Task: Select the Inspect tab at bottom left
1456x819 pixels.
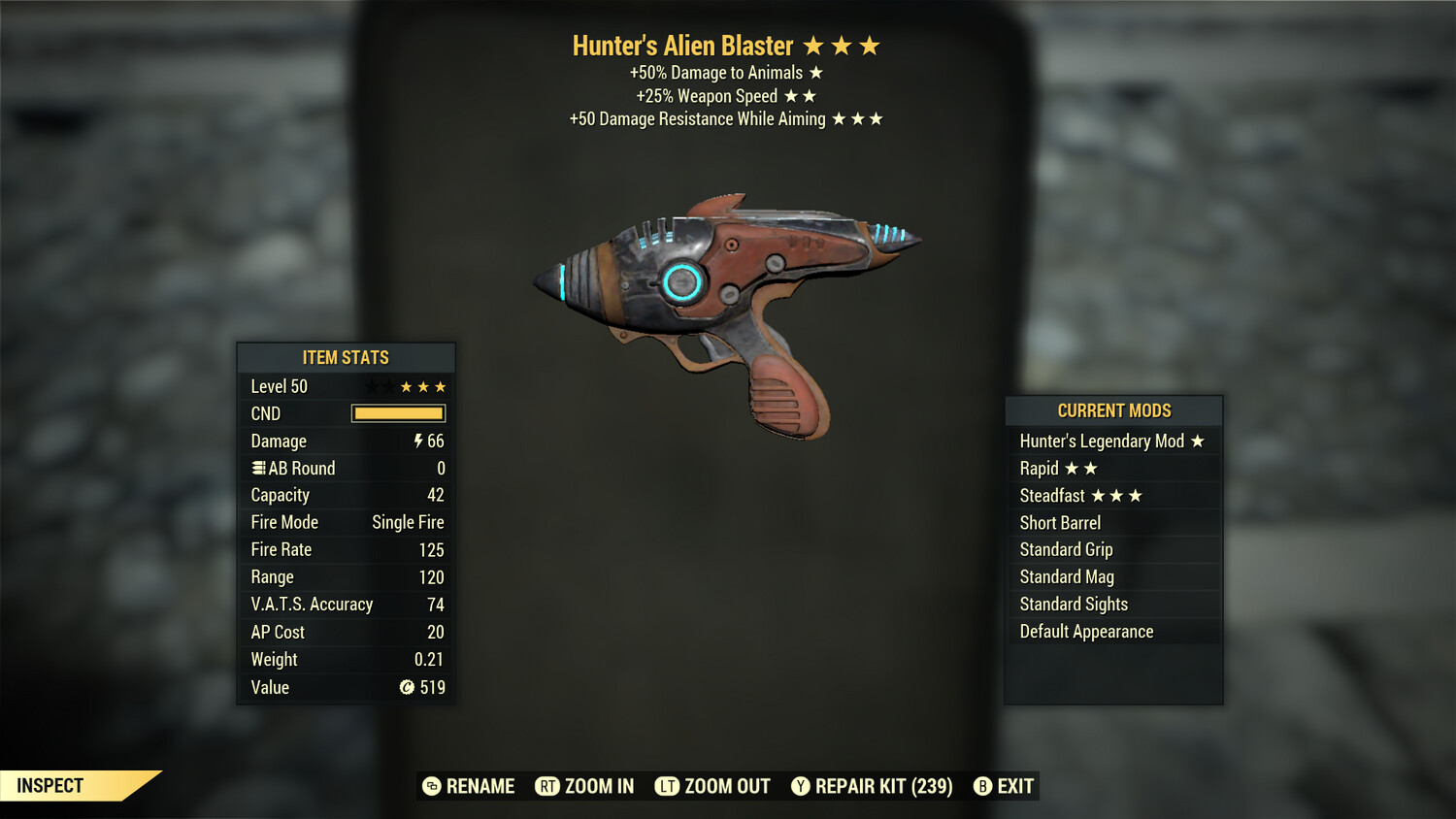Action: 50,786
